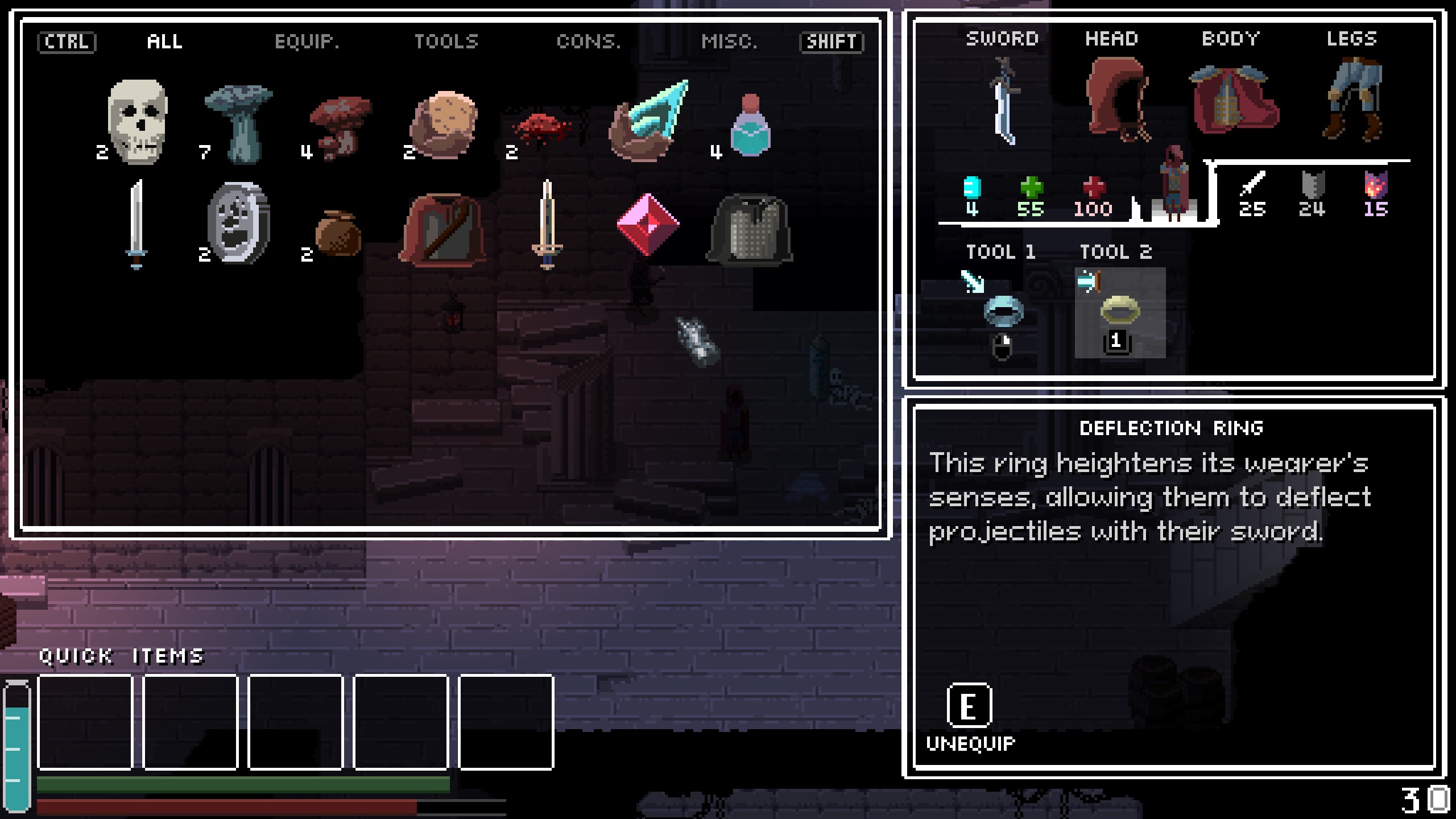Select the red mushroom cluster item

340,127
